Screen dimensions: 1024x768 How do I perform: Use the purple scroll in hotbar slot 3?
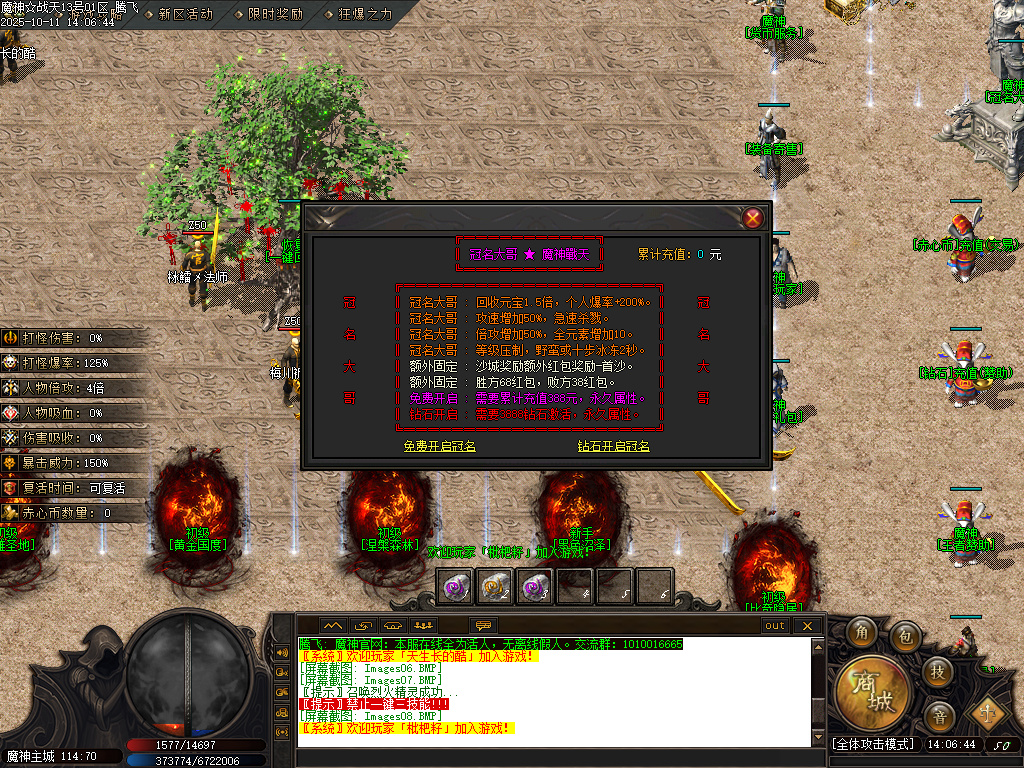click(x=530, y=586)
